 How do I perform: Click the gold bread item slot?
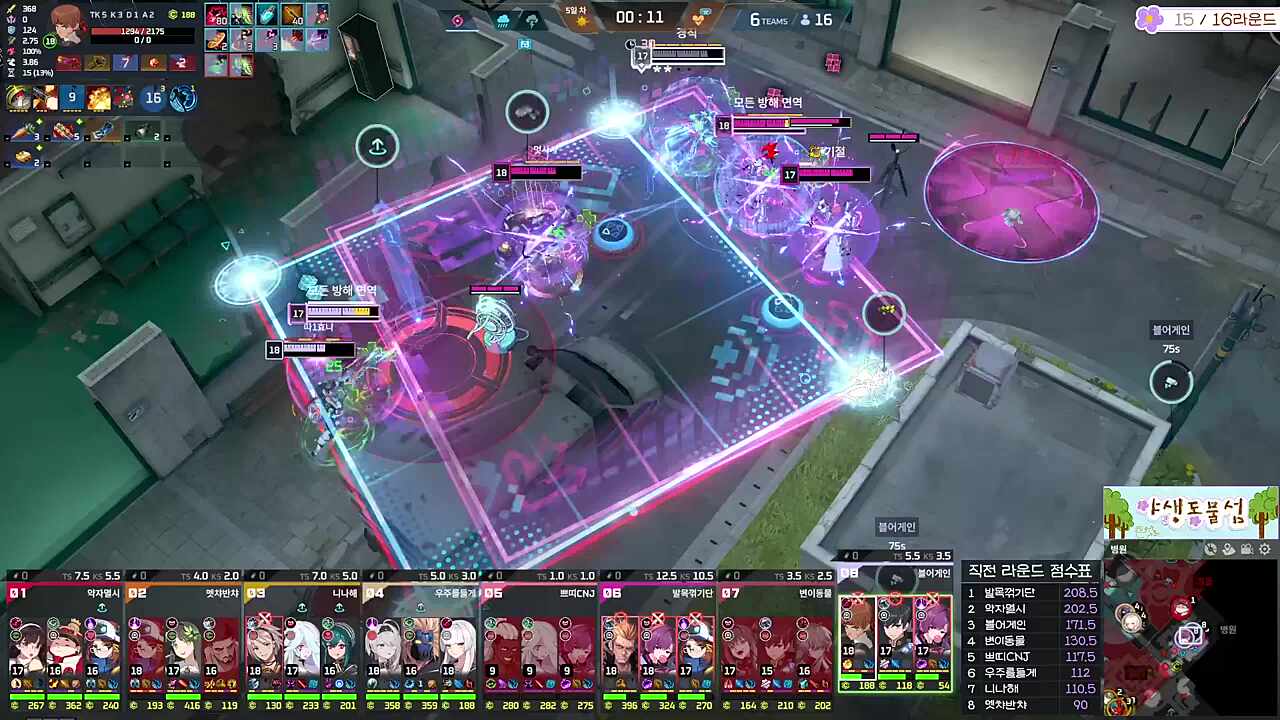22,156
